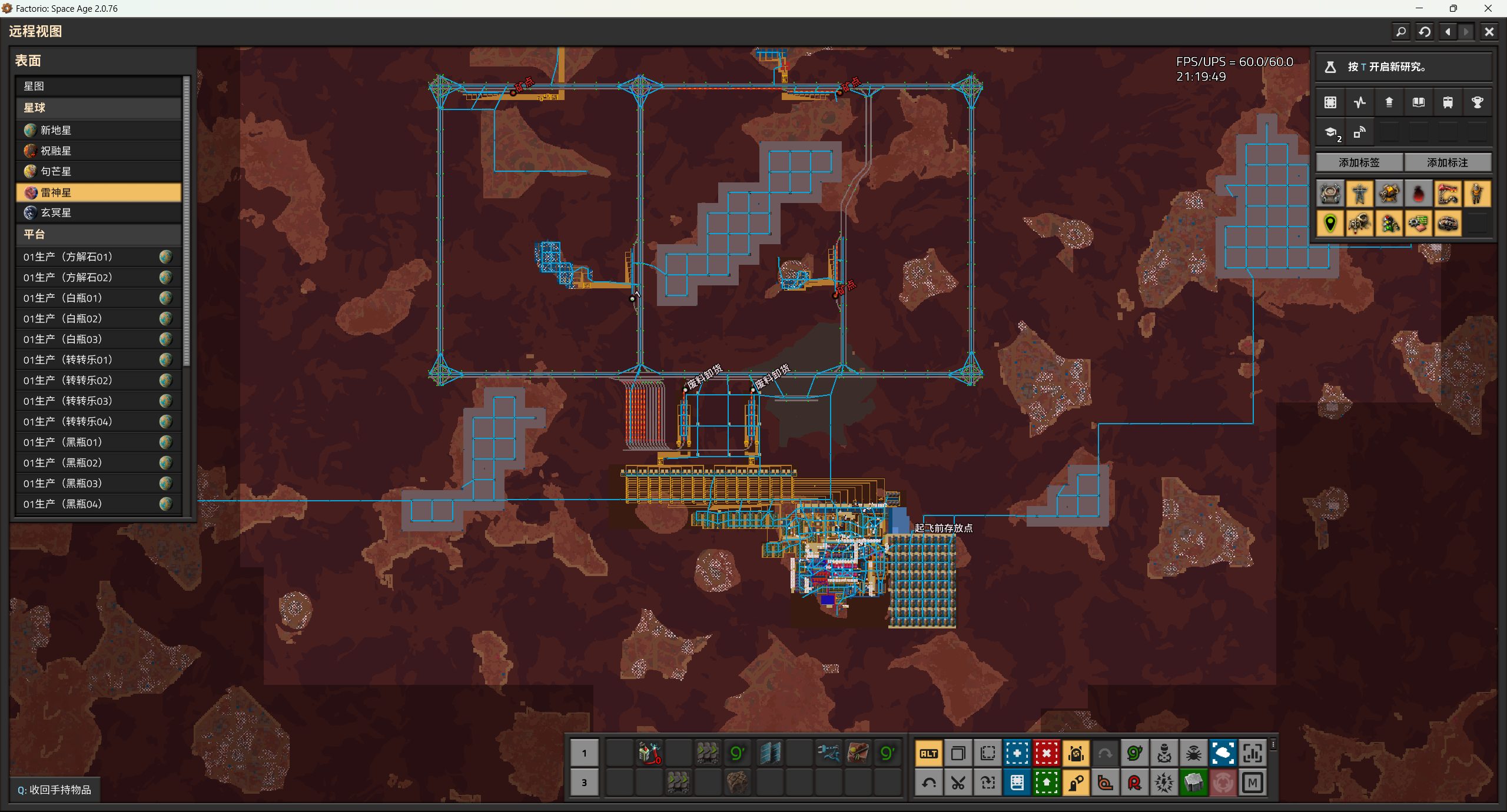Select the red deconstruction planner shortcut
This screenshot has width=1507, height=812.
tap(1047, 753)
